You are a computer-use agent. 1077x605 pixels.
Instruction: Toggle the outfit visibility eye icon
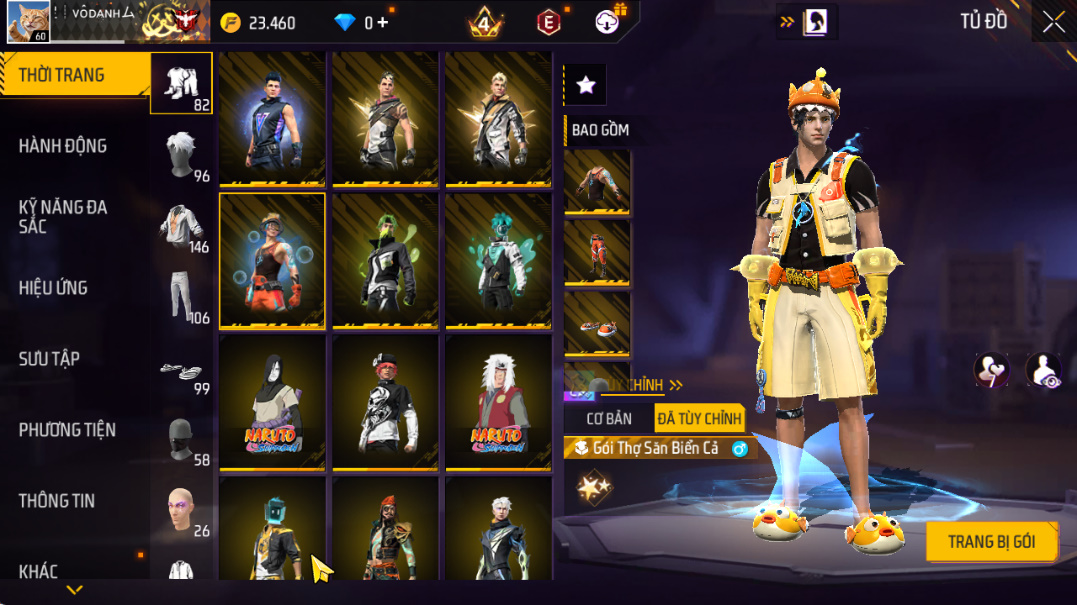tap(1043, 370)
